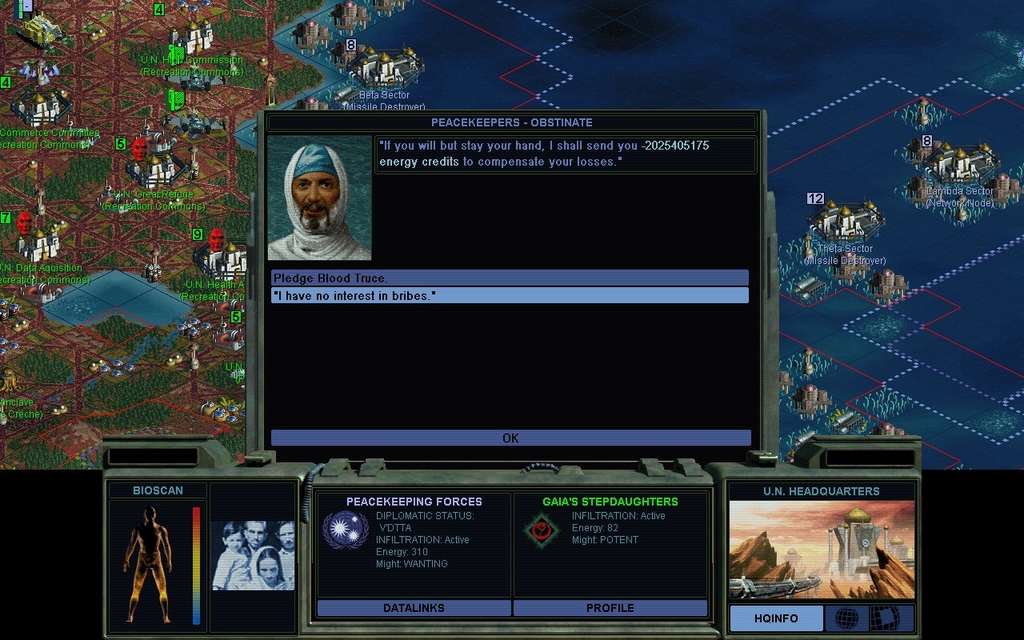Confirm the dialogue with the OK button

pyautogui.click(x=510, y=438)
